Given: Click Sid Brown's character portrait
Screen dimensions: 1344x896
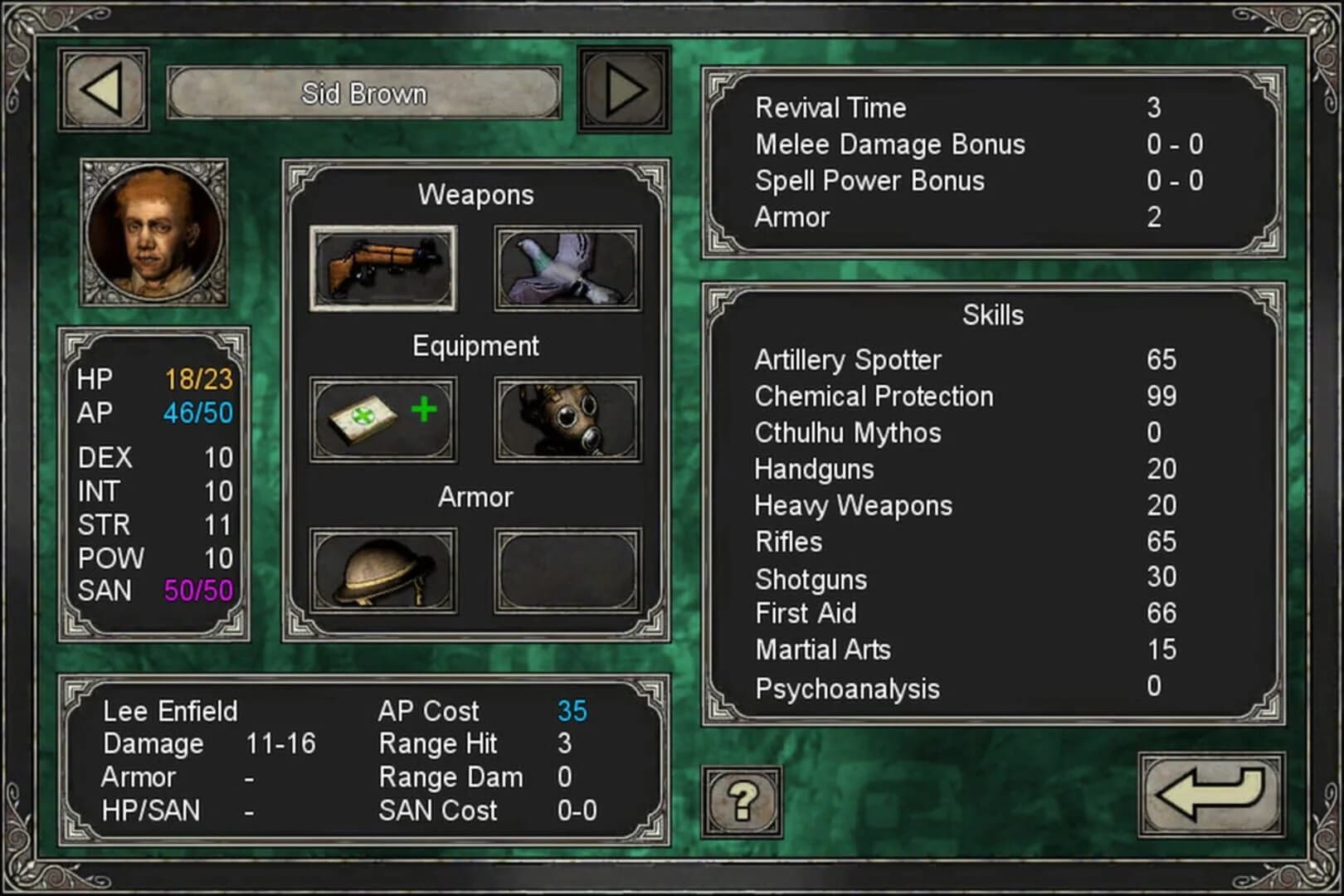Looking at the screenshot, I should point(155,231).
